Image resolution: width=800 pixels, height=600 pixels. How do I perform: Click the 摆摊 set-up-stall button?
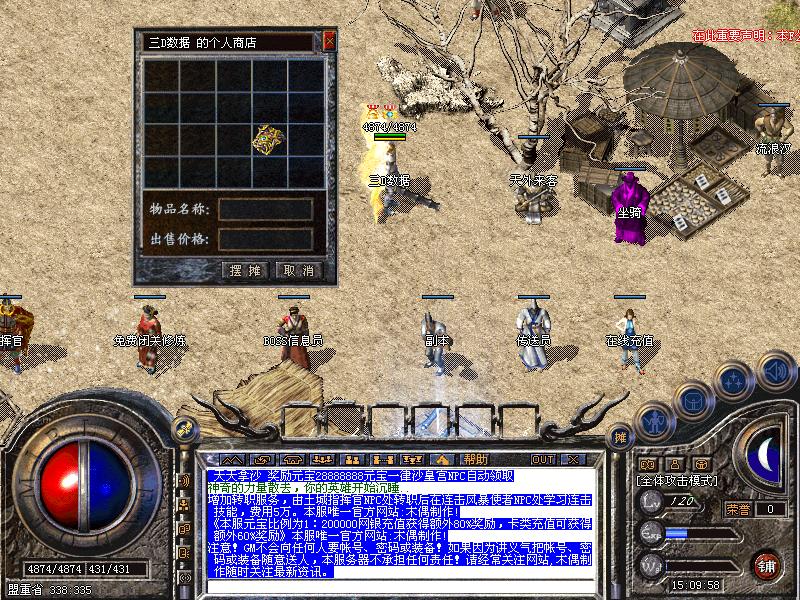point(244,270)
